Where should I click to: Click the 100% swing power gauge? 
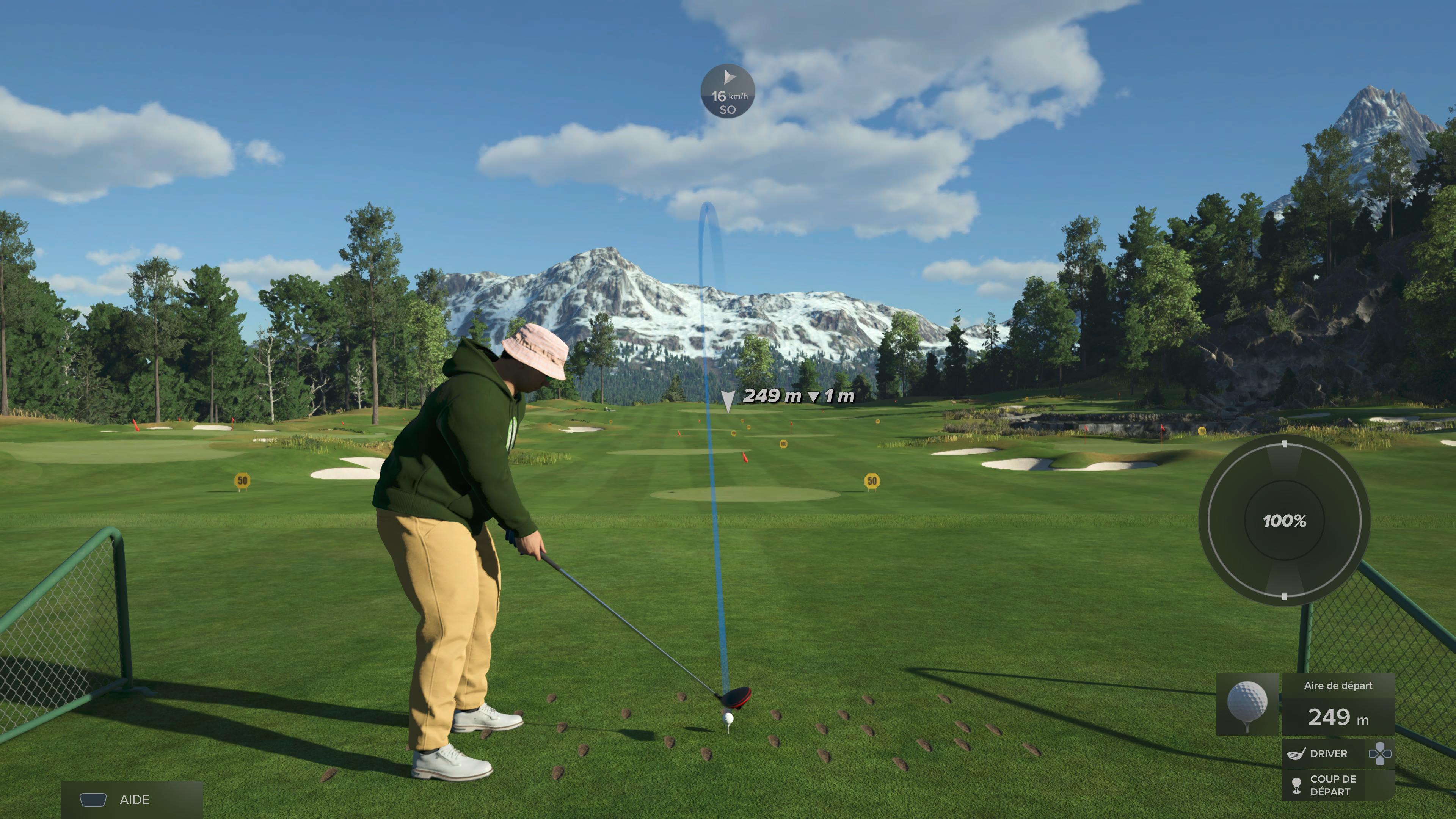pyautogui.click(x=1284, y=521)
